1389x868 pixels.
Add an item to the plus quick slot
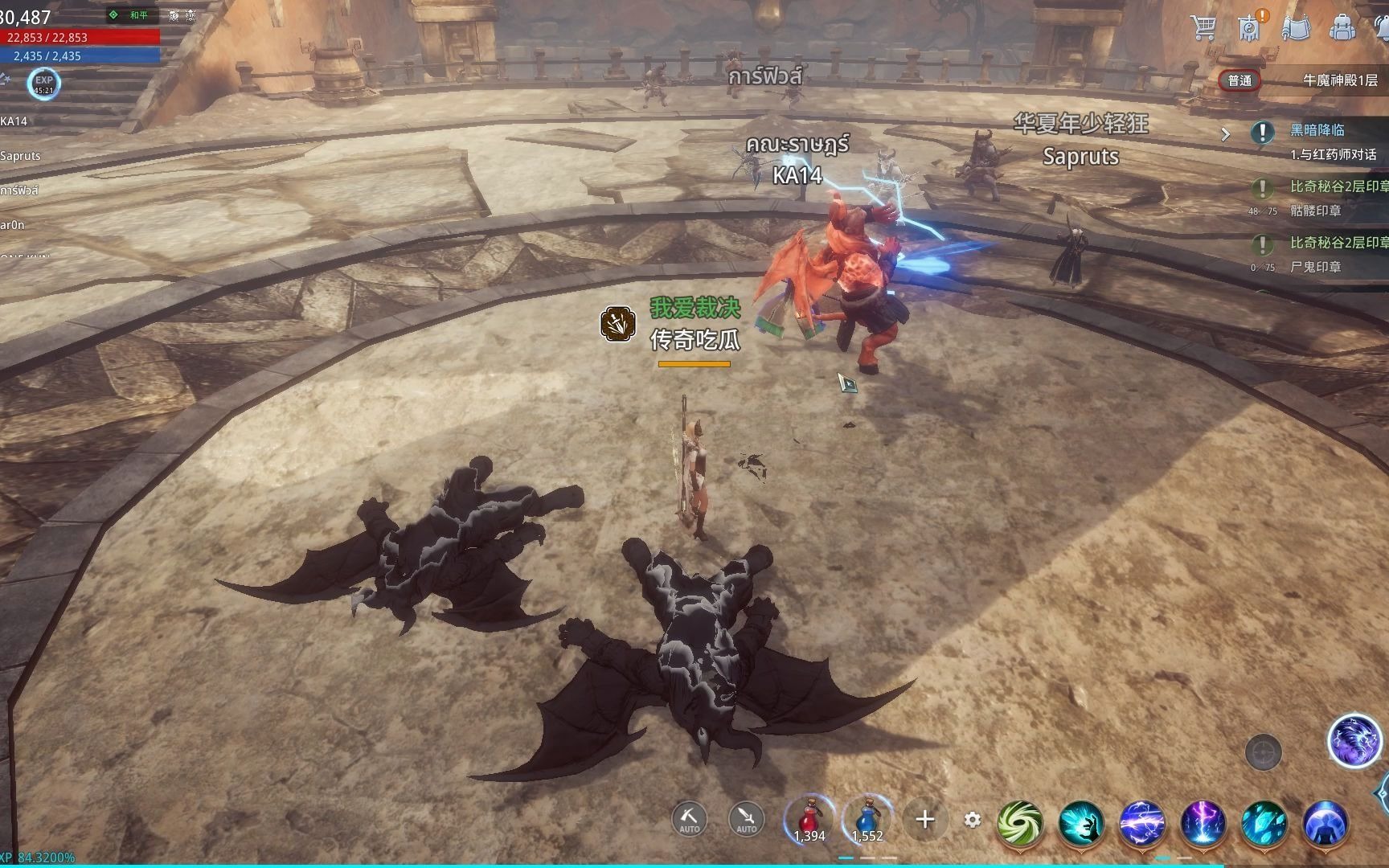(925, 820)
